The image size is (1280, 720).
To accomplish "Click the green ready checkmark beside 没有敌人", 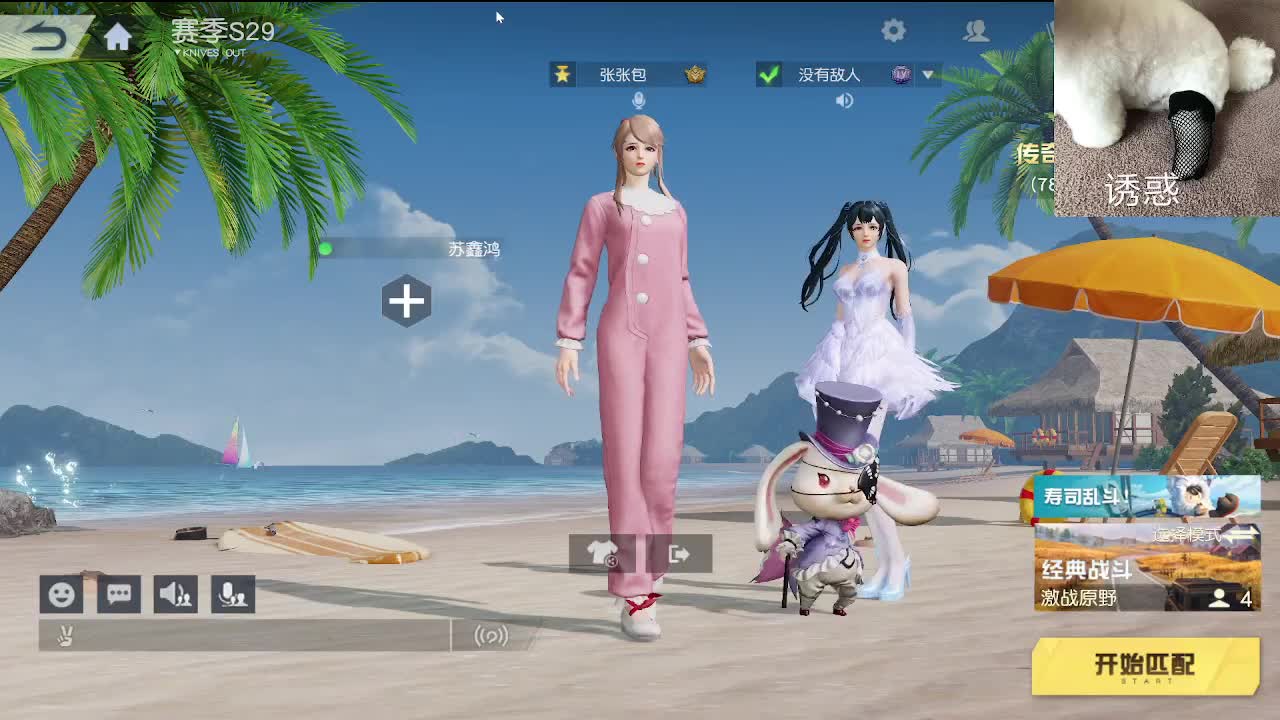I will pyautogui.click(x=770, y=74).
